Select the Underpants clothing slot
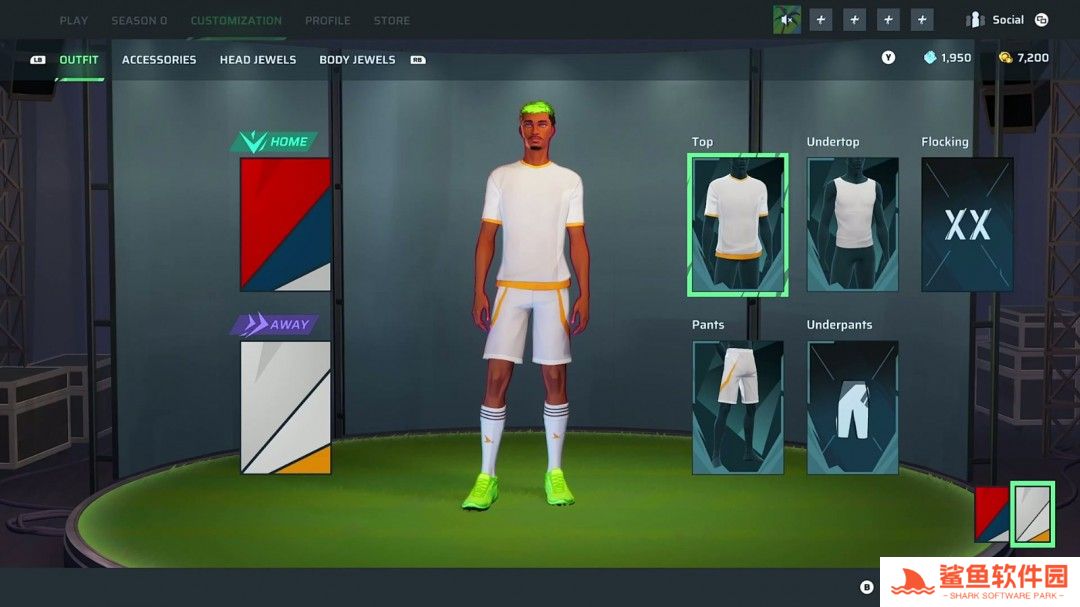This screenshot has width=1080, height=607. (x=852, y=407)
